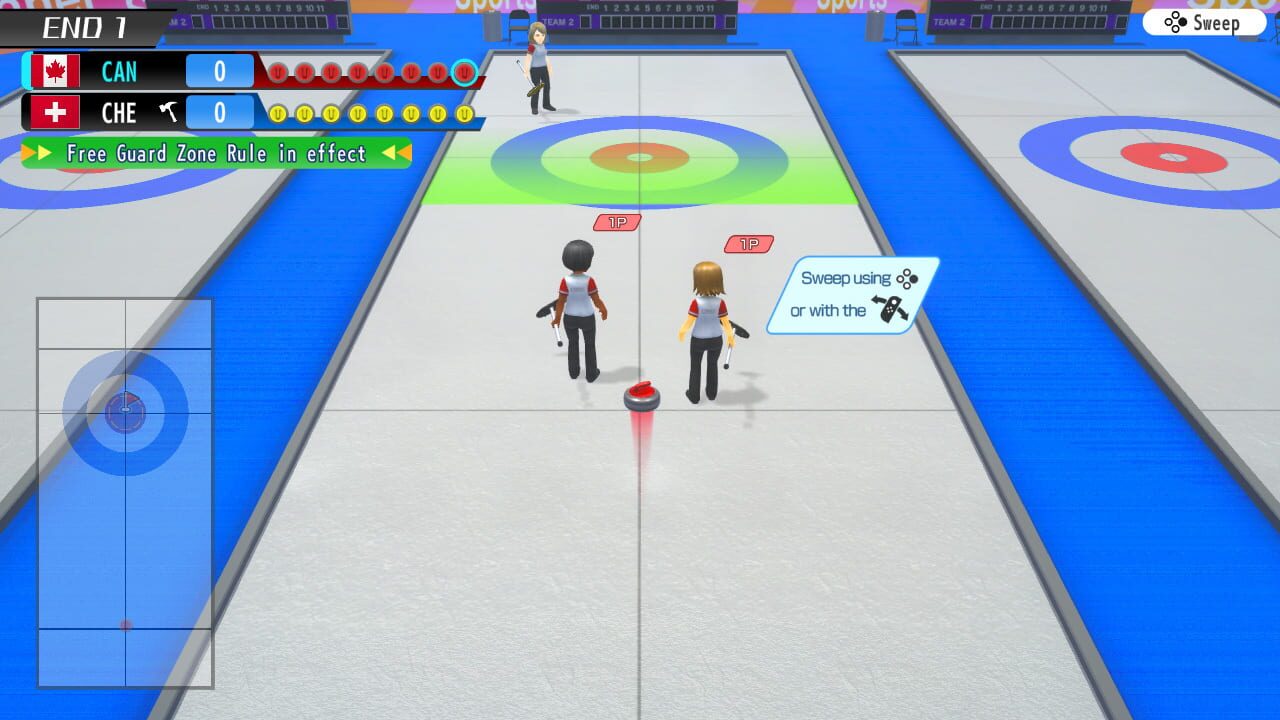Viewport: 1280px width, 720px height.
Task: Select the Swiss flag icon
Action: tap(55, 112)
